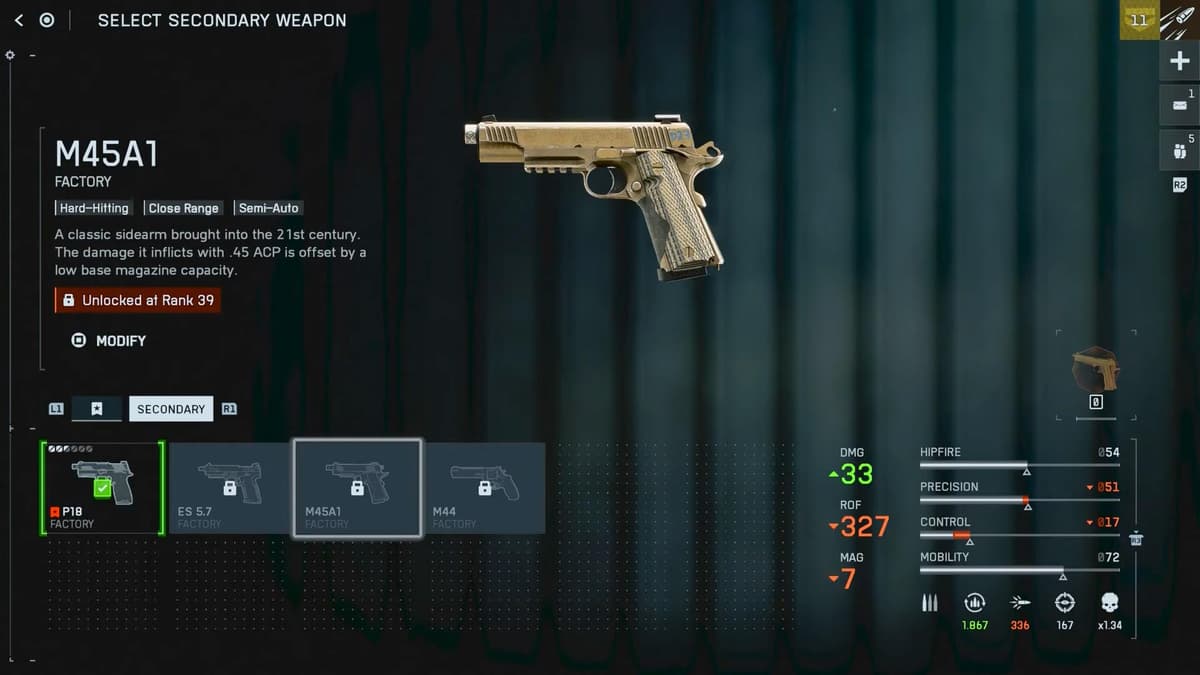Image resolution: width=1200 pixels, height=675 pixels.
Task: Pick the locked M44 revolver
Action: point(485,488)
